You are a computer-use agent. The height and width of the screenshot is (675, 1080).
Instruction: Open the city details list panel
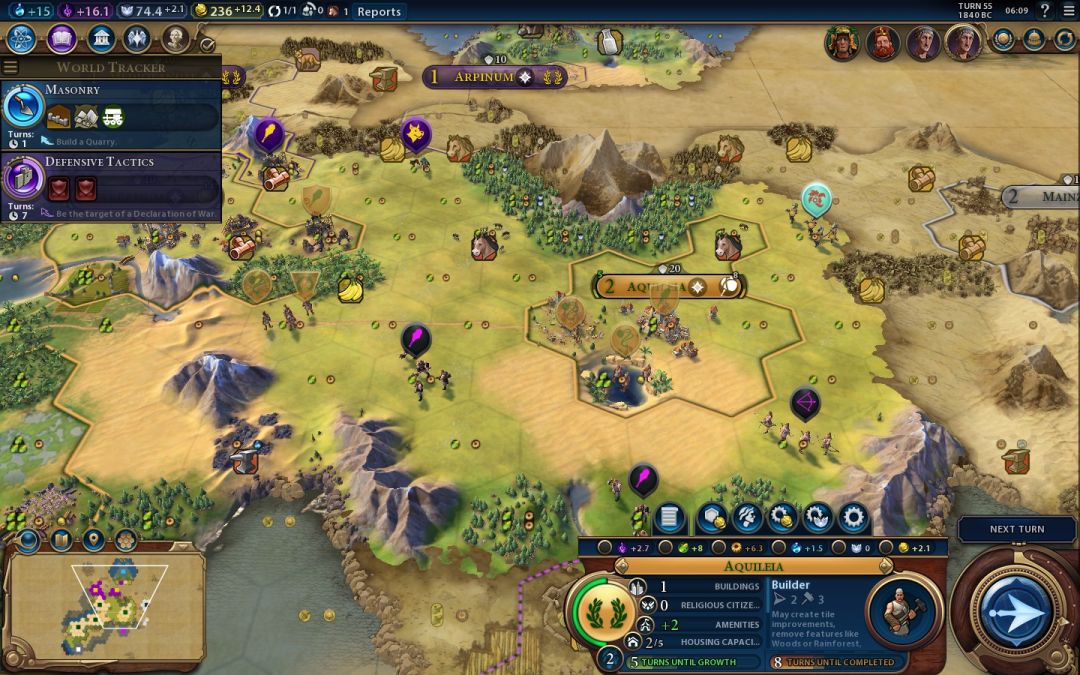pos(669,517)
